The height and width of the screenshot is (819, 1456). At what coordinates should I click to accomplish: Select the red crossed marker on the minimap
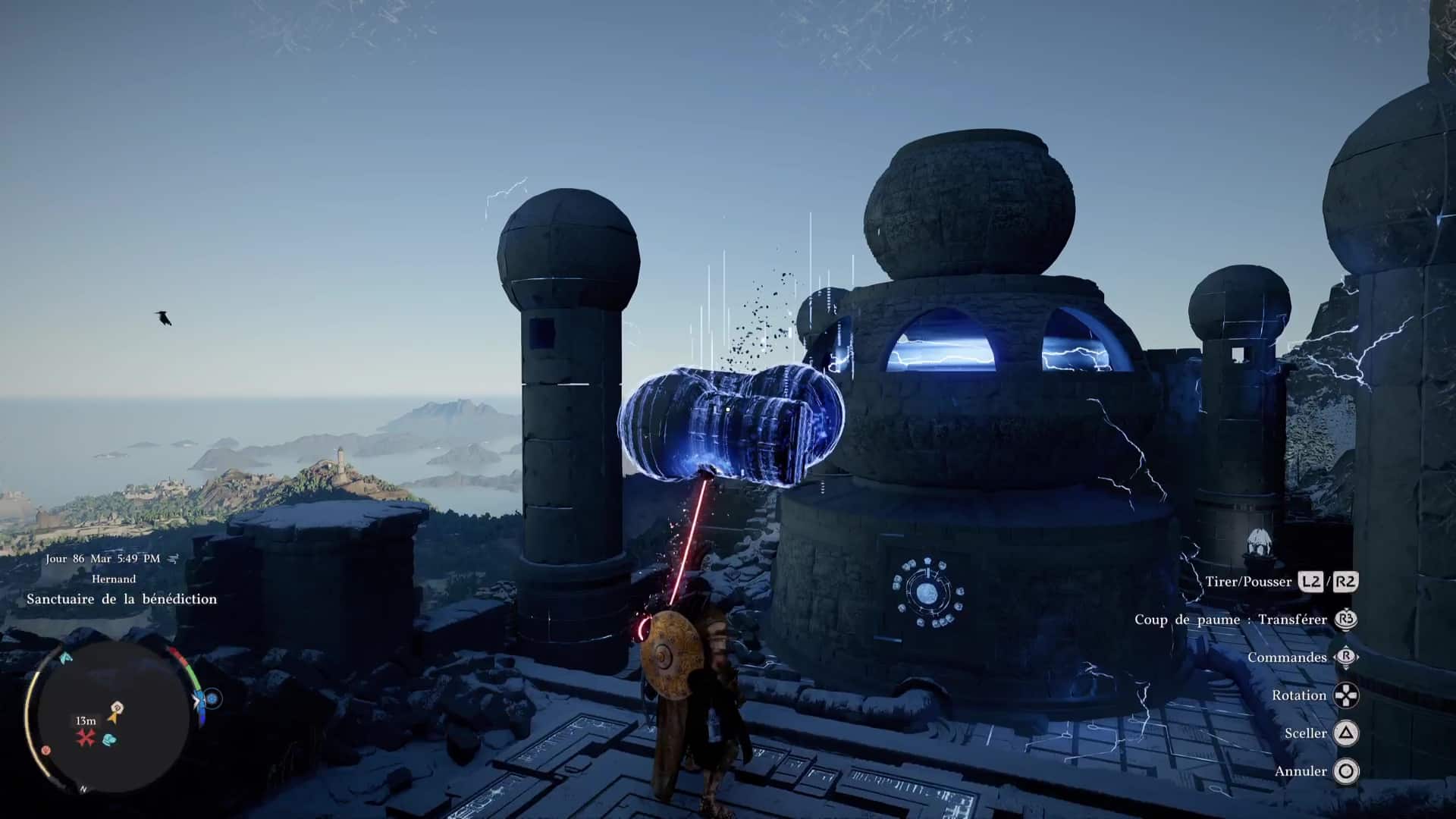coord(85,737)
